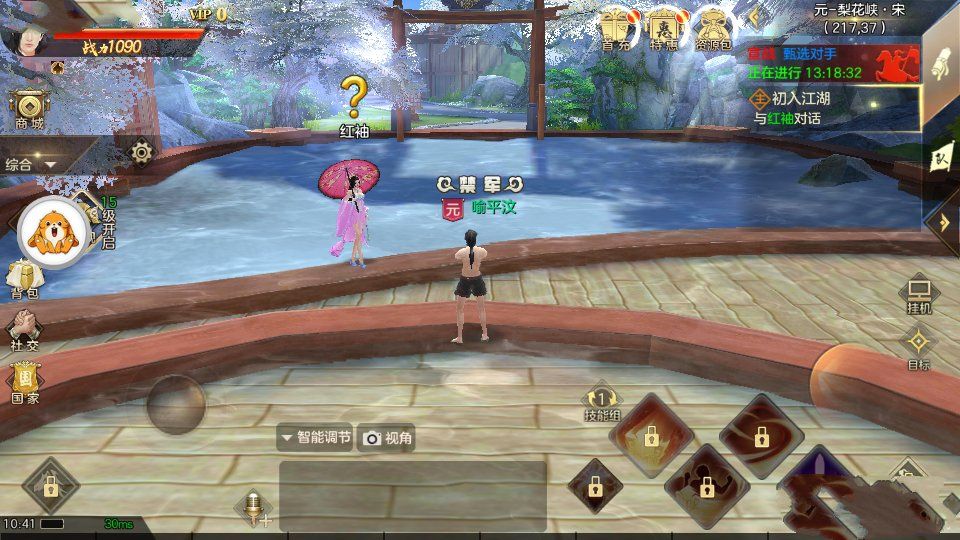Tap the microphone voice input icon
The height and width of the screenshot is (540, 960).
coord(254,507)
